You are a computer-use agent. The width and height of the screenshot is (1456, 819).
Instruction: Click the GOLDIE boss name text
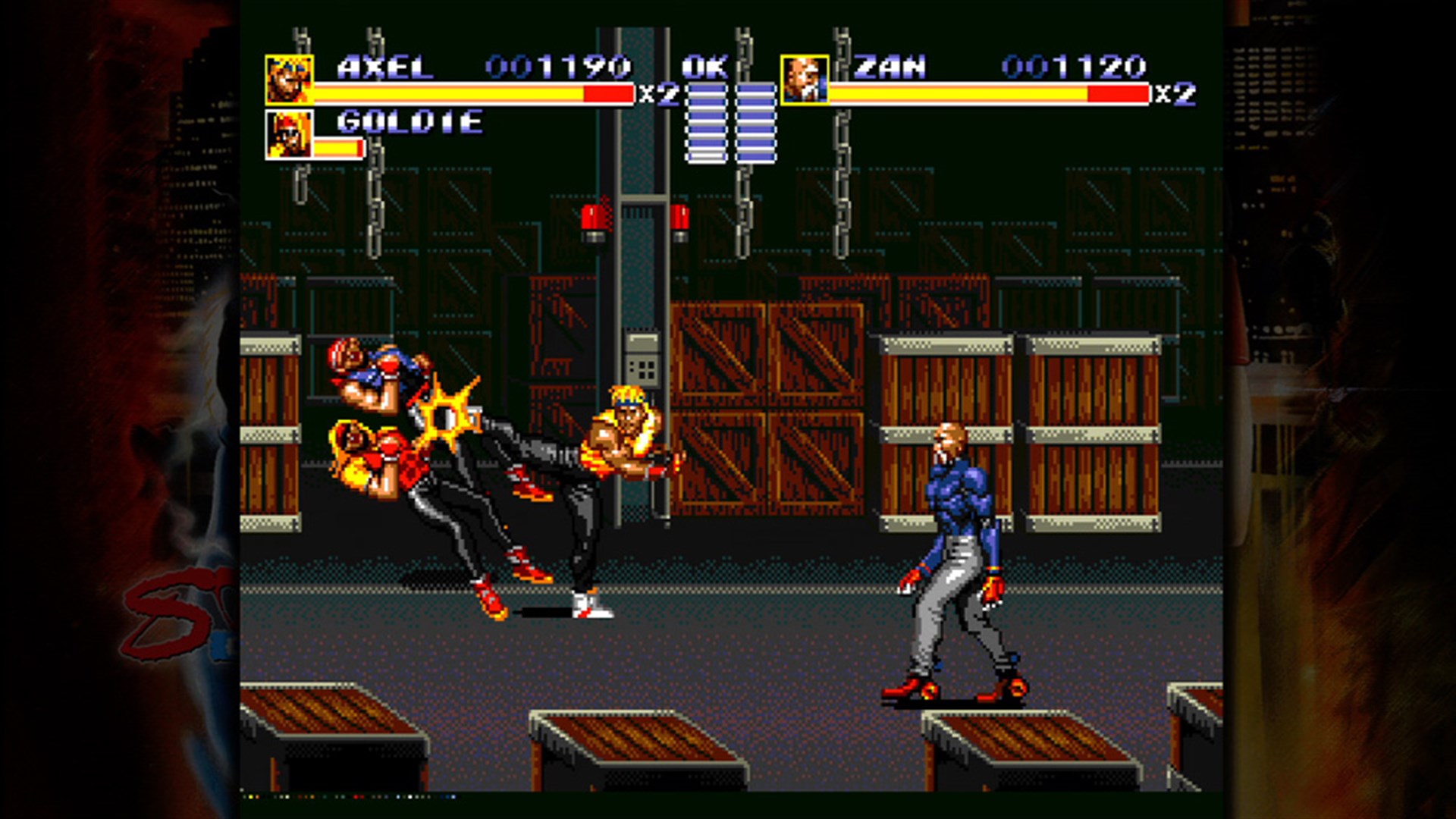[x=409, y=120]
